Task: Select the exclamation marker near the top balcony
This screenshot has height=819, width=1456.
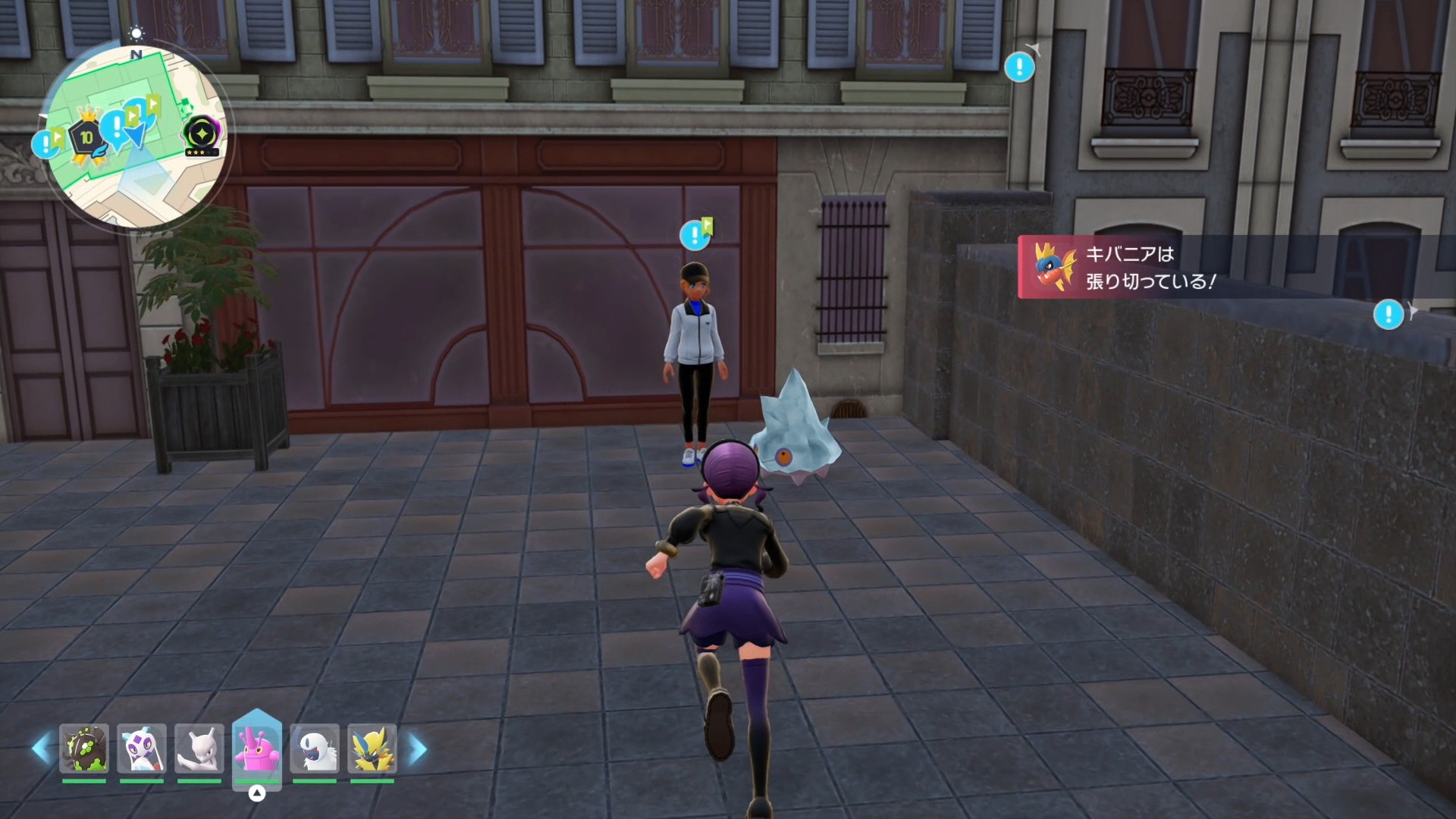Action: (1019, 67)
